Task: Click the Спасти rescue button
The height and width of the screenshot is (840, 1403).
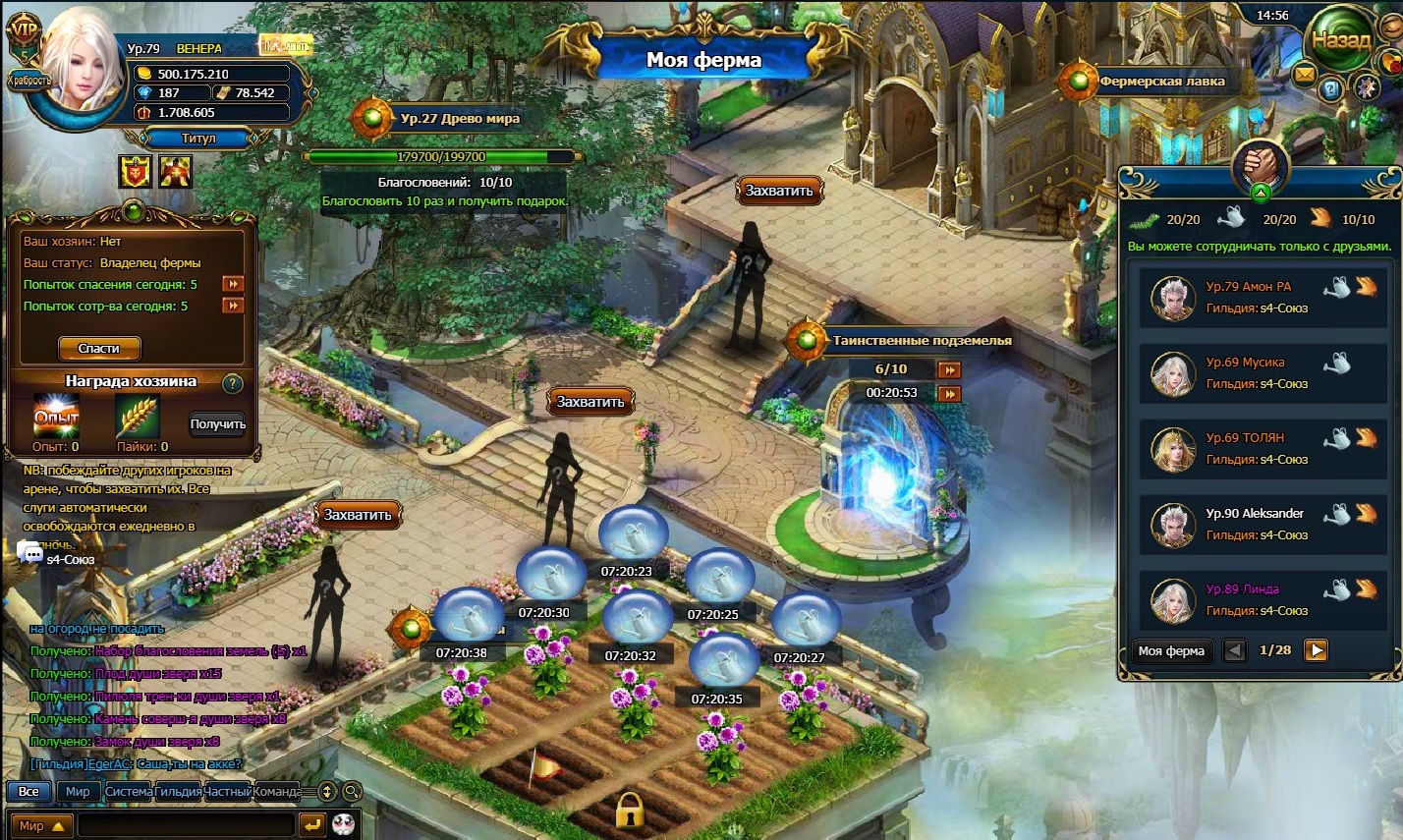Action: (98, 349)
